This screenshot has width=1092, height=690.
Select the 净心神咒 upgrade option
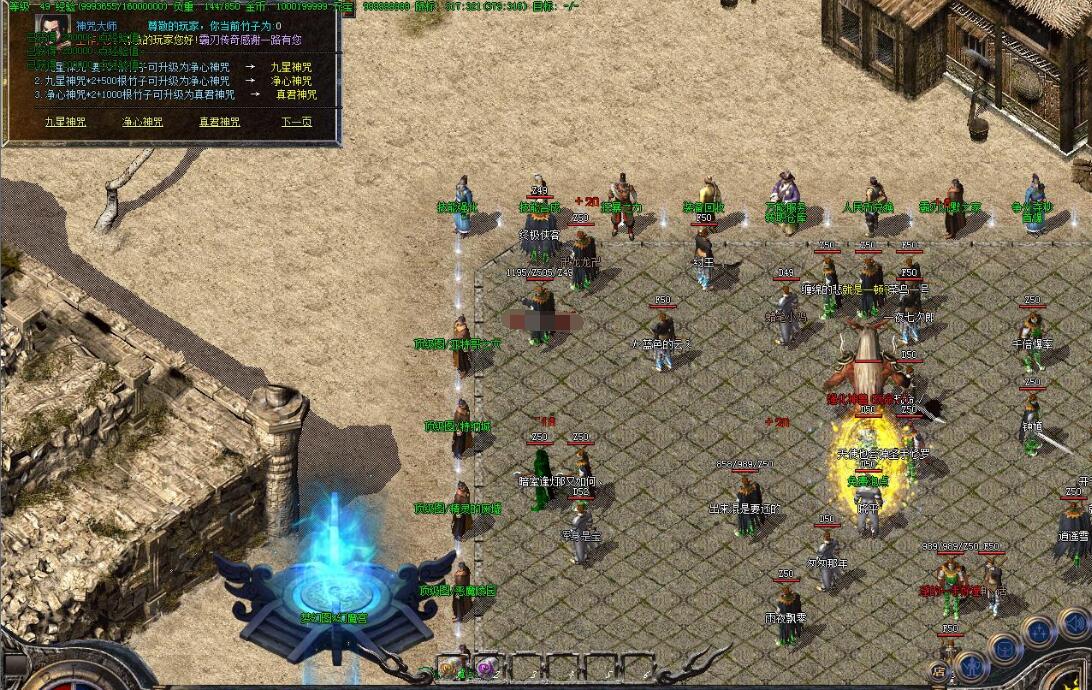pyautogui.click(x=142, y=122)
